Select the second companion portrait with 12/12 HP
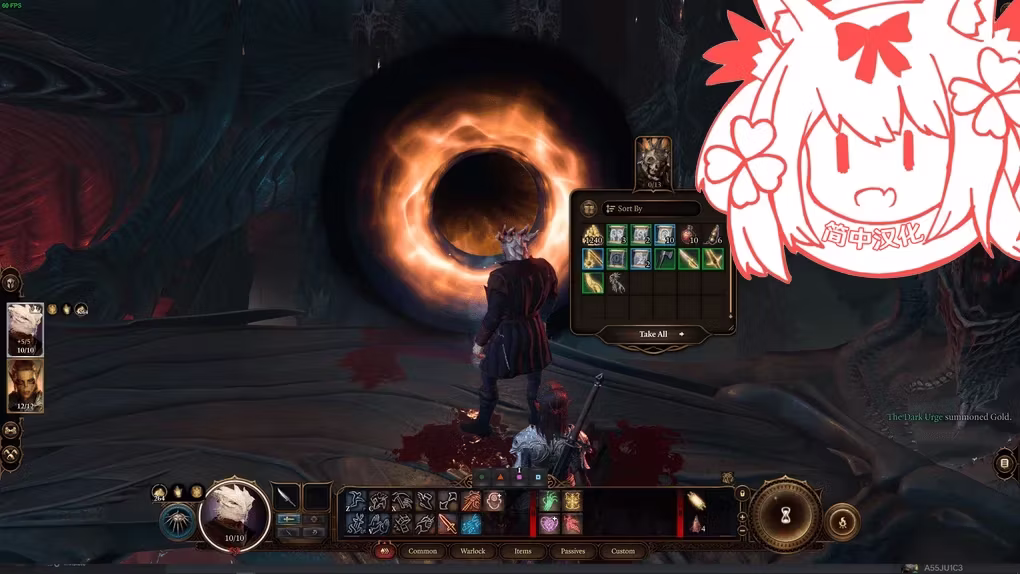The height and width of the screenshot is (574, 1020). tap(25, 385)
